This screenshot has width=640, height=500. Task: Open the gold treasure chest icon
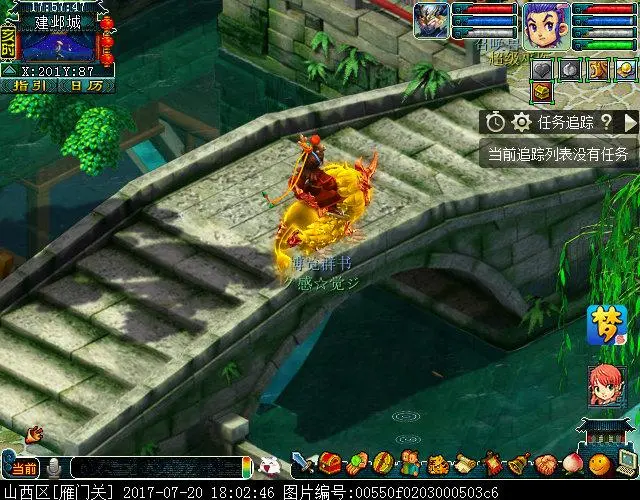(543, 93)
